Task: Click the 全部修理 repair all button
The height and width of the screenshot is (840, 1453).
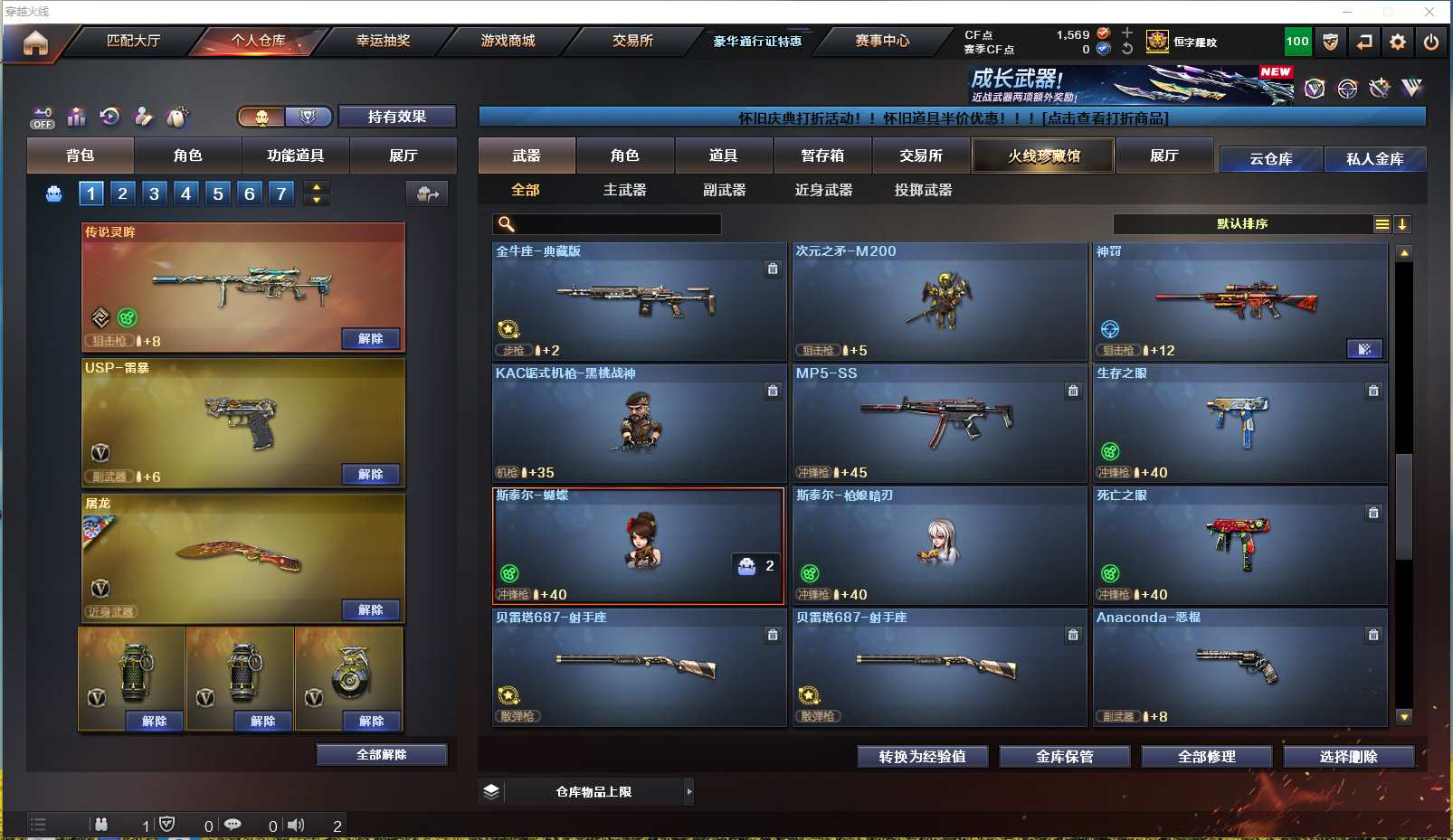Action: click(x=1206, y=756)
